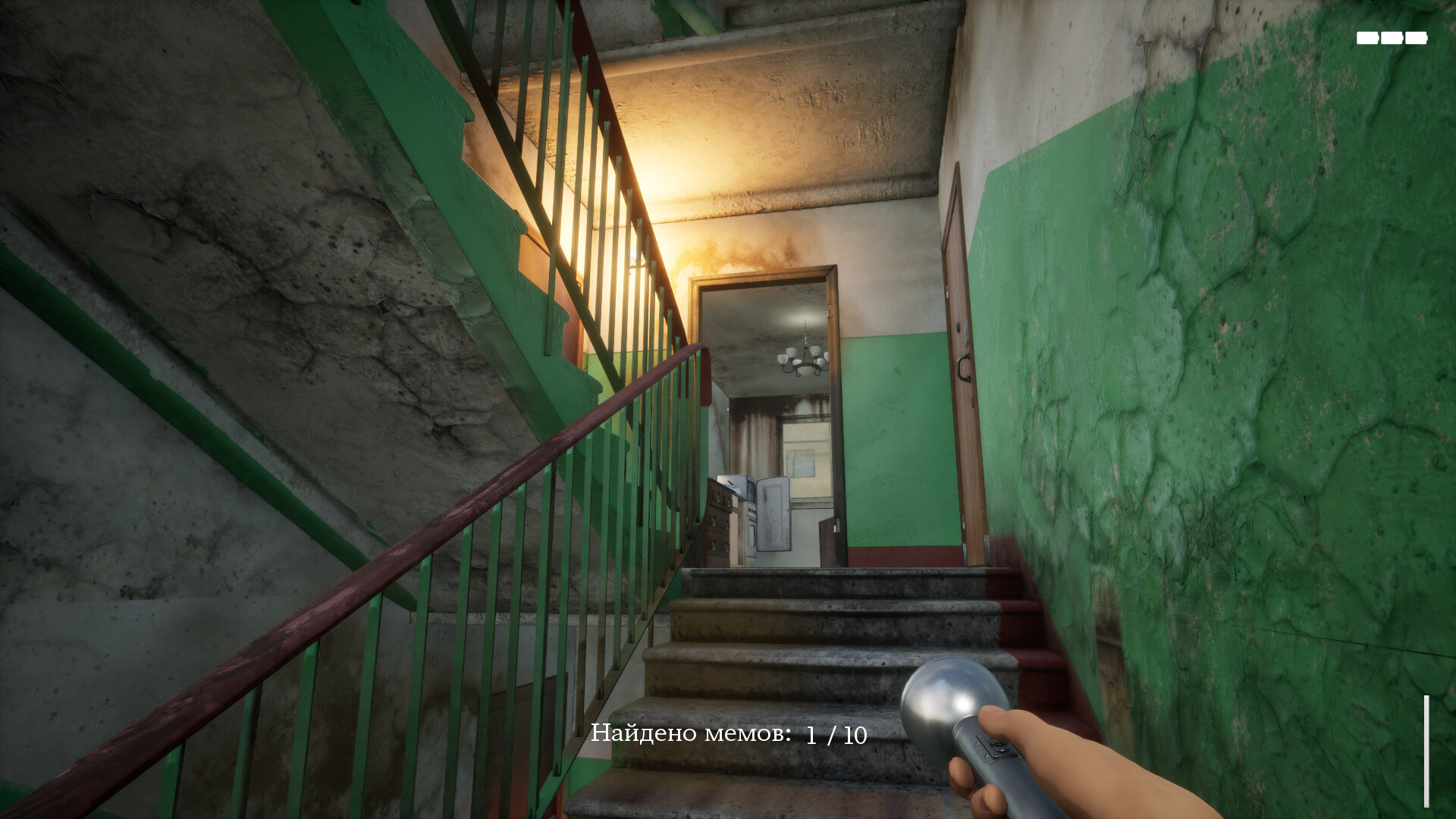Click the dresser drawers inside the apartment
The image size is (1456, 819).
coord(717,523)
